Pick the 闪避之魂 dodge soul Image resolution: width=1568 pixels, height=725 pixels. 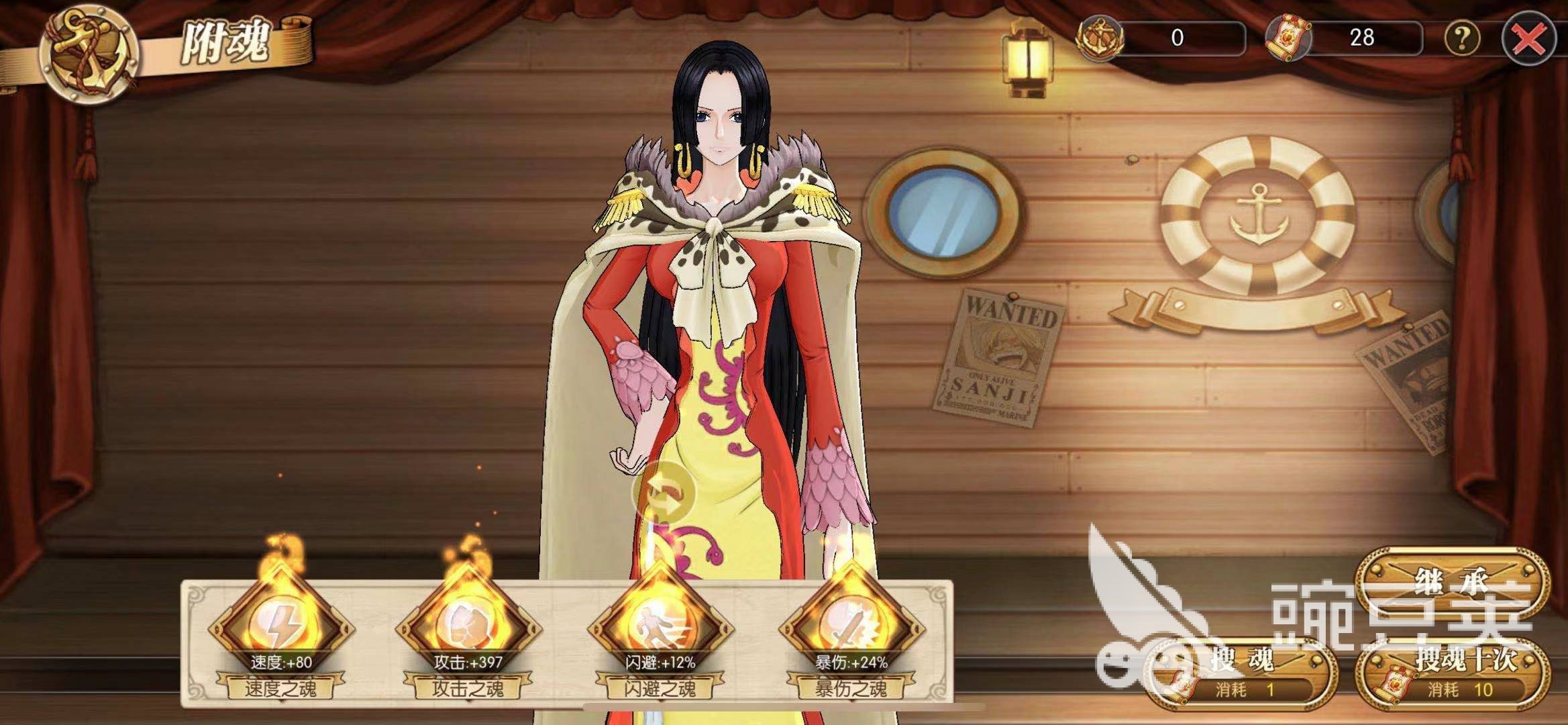[x=659, y=629]
